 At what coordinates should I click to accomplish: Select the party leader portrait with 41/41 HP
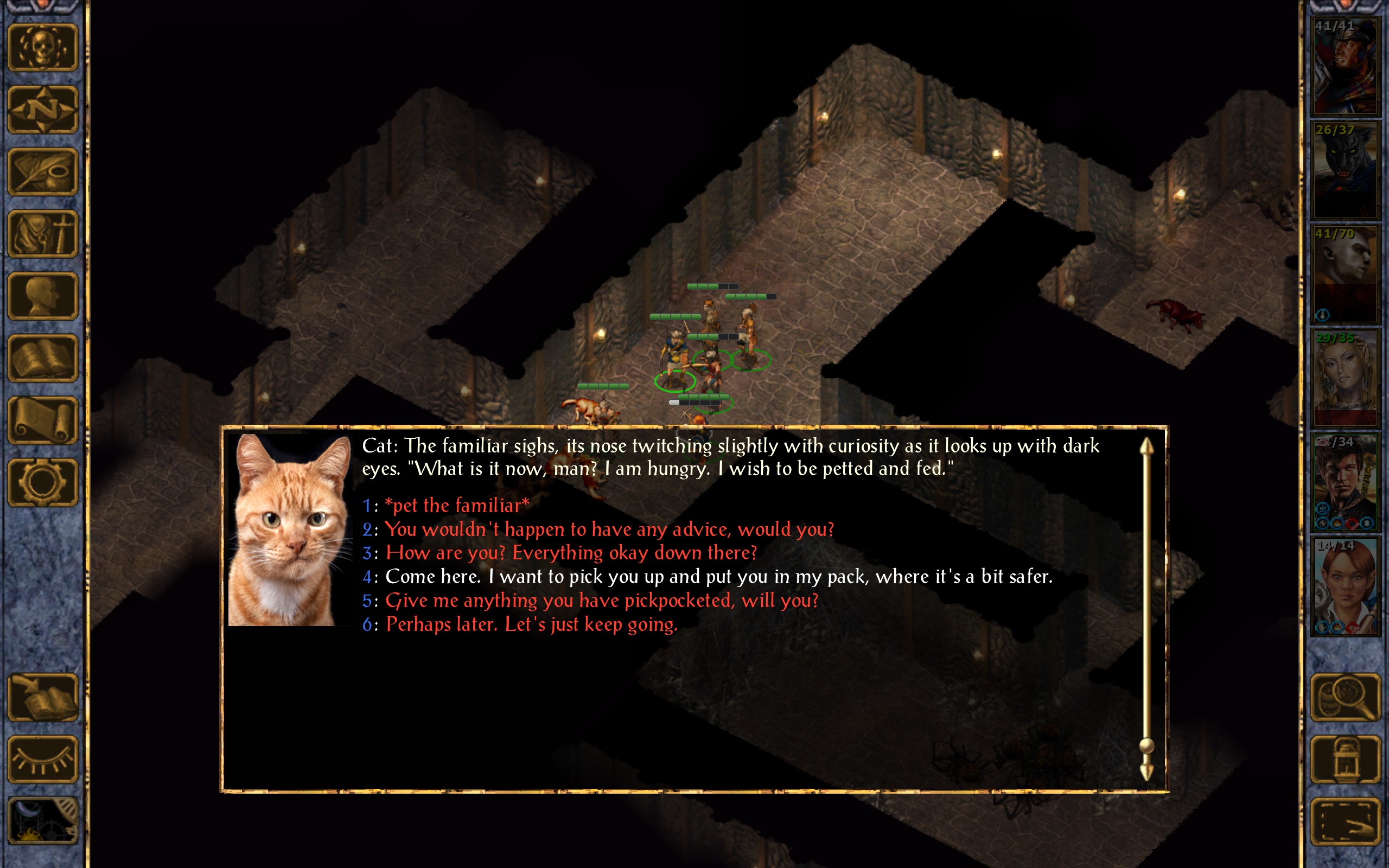click(x=1345, y=66)
